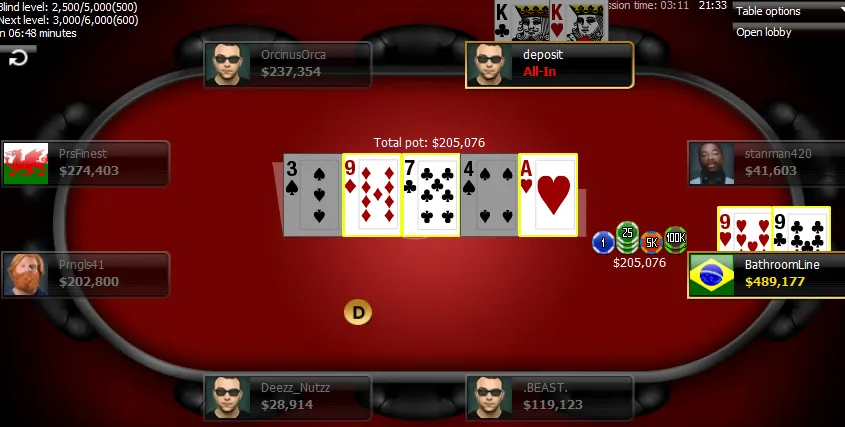Choose stanman420's player panel

763,163
